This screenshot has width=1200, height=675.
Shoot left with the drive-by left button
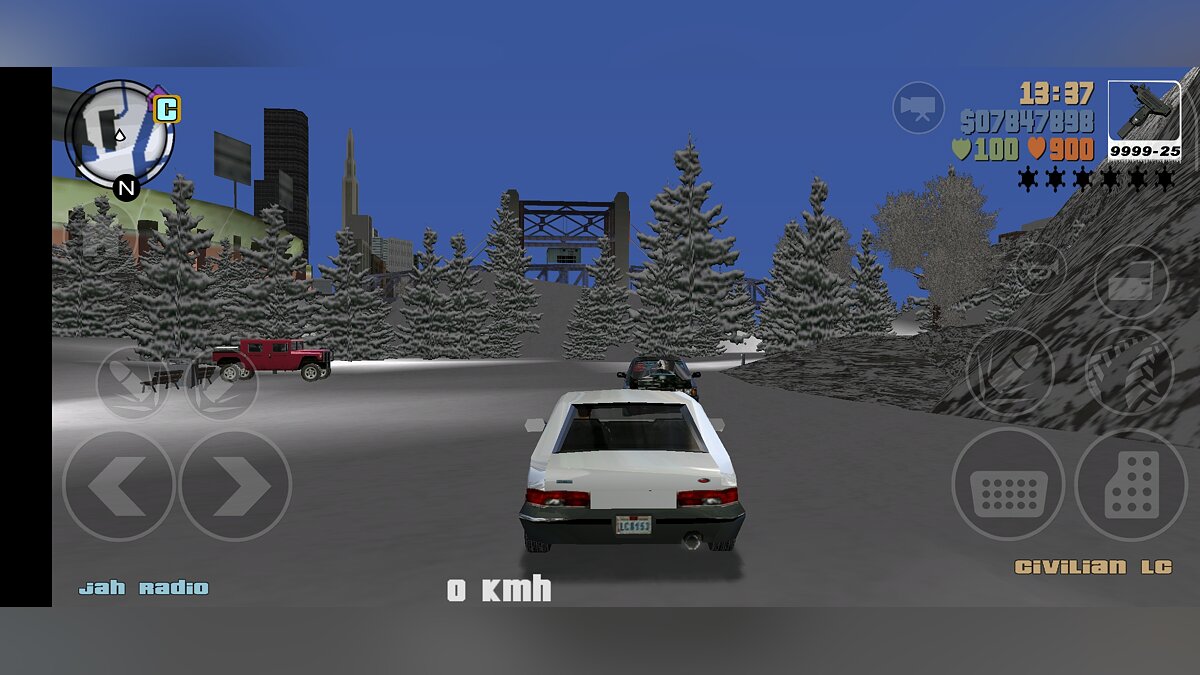click(133, 383)
